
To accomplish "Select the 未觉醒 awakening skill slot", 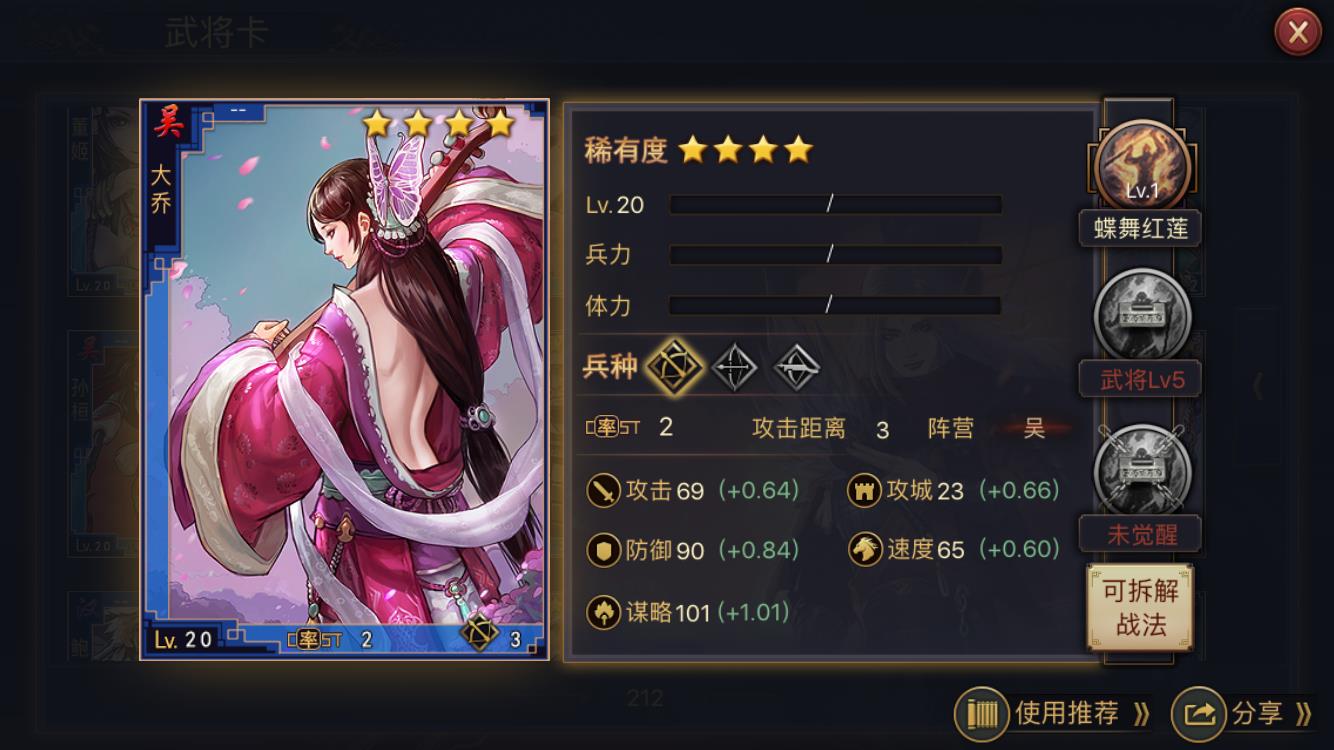I will [1142, 470].
